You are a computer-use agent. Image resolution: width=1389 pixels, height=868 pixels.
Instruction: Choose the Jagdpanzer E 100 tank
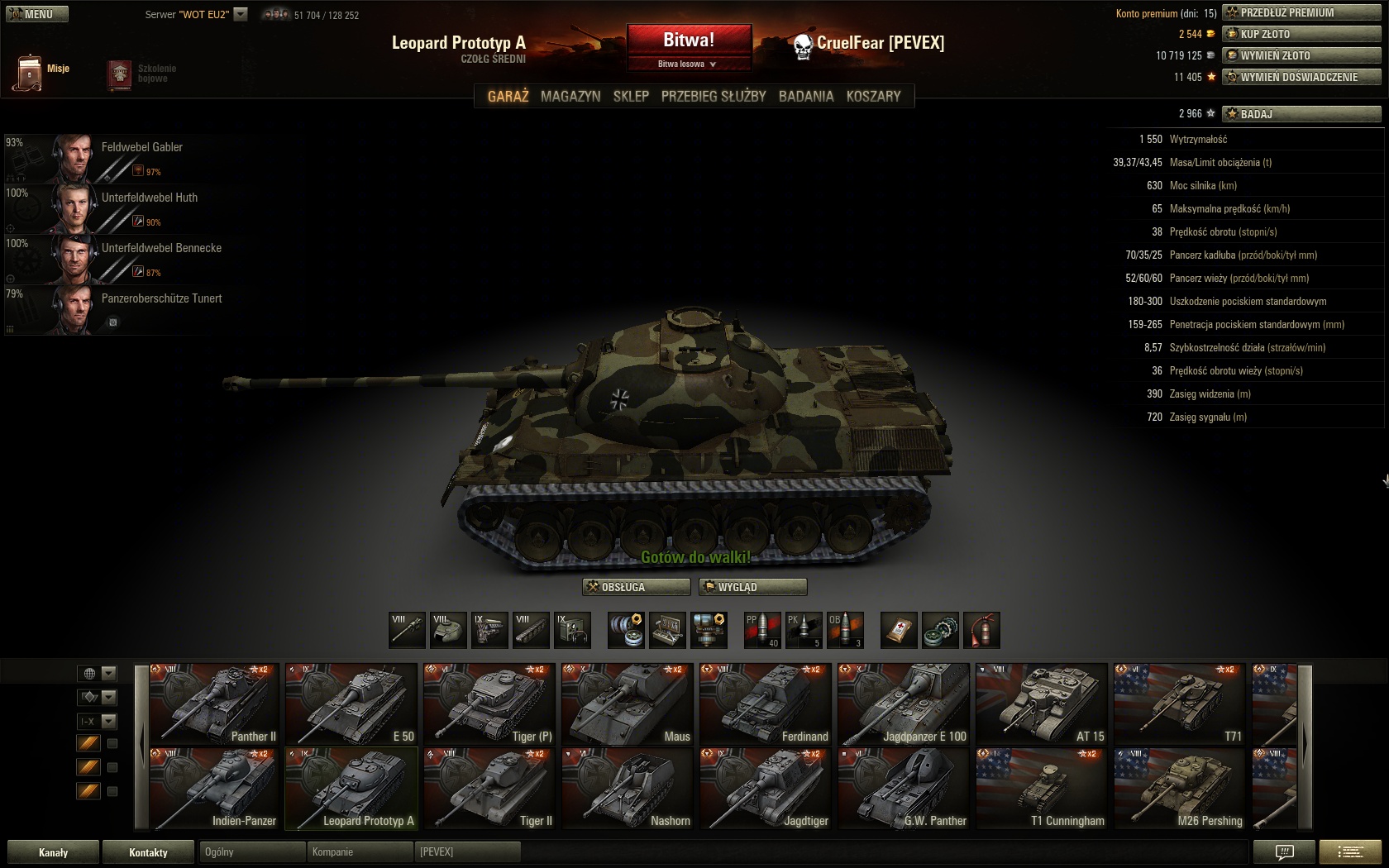click(x=904, y=703)
